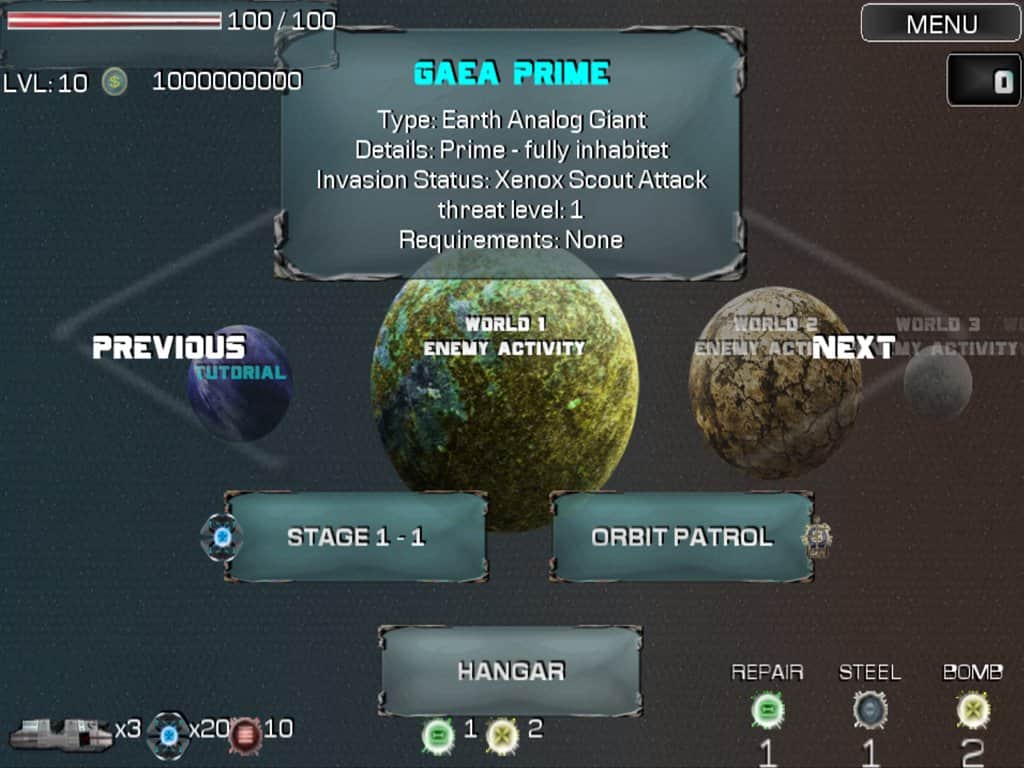The image size is (1024, 768).
Task: Pick the yellow Bomb item icon
Action: point(972,711)
